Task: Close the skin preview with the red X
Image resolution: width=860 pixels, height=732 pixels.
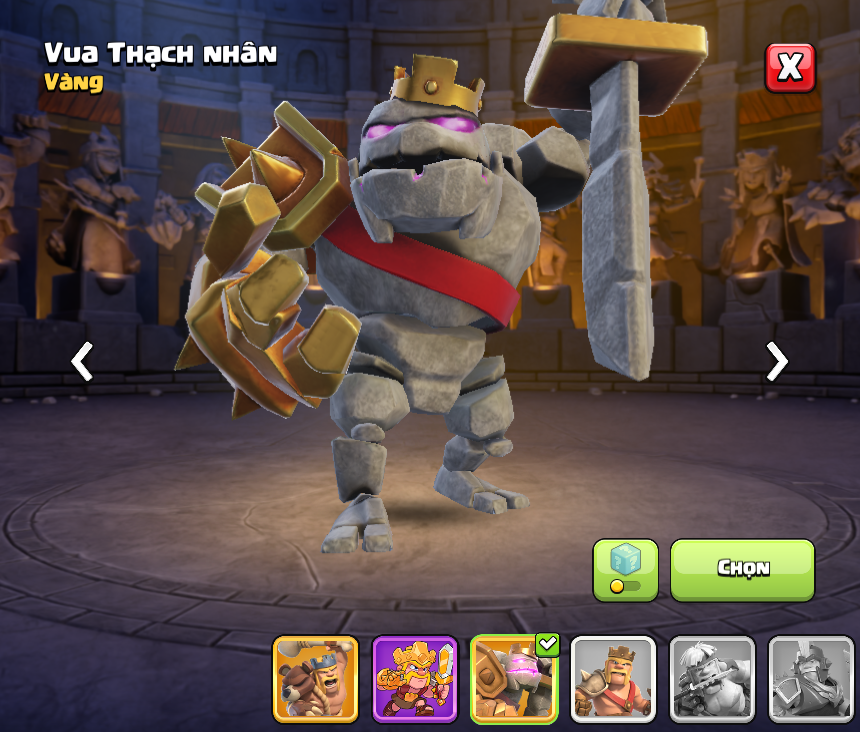Action: [790, 68]
